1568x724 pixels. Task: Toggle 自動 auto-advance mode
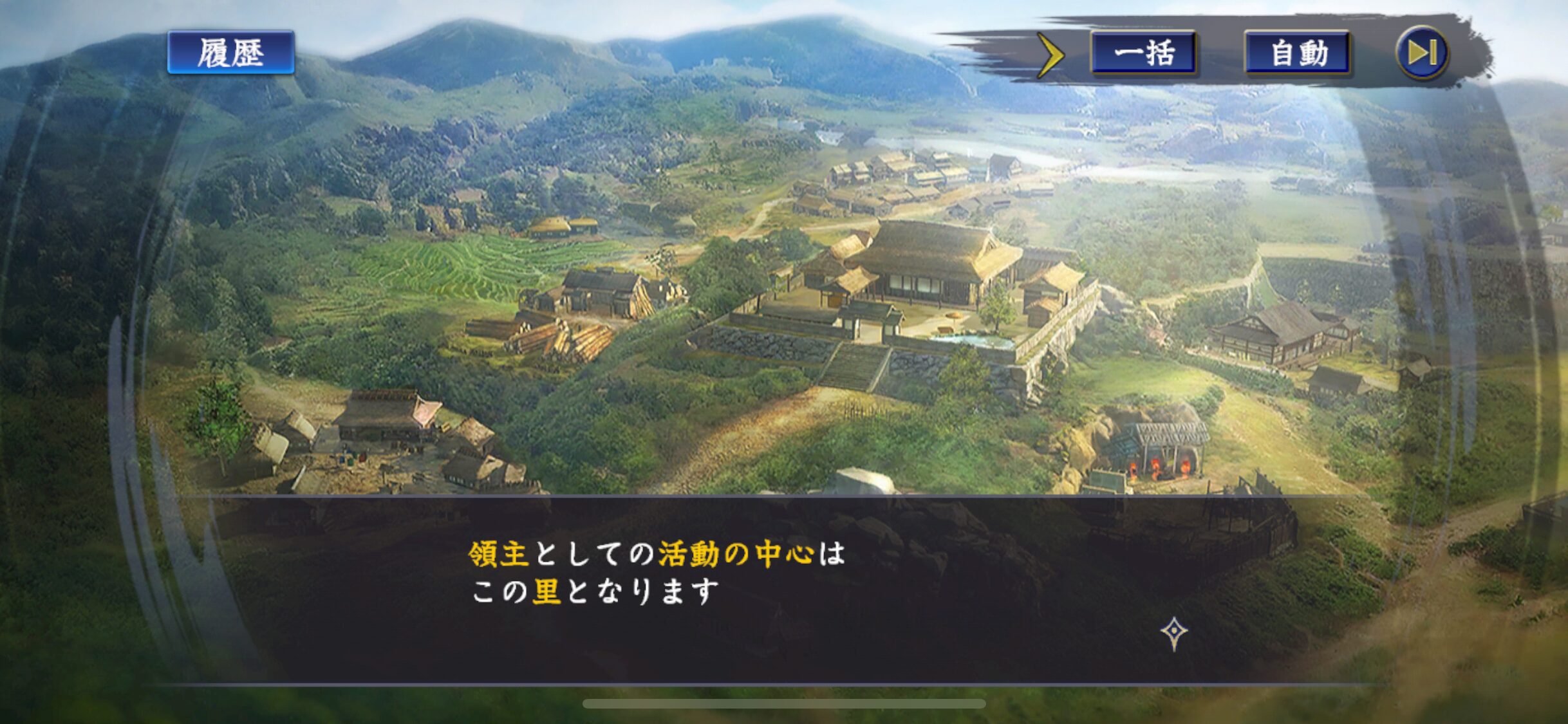pyautogui.click(x=1298, y=53)
